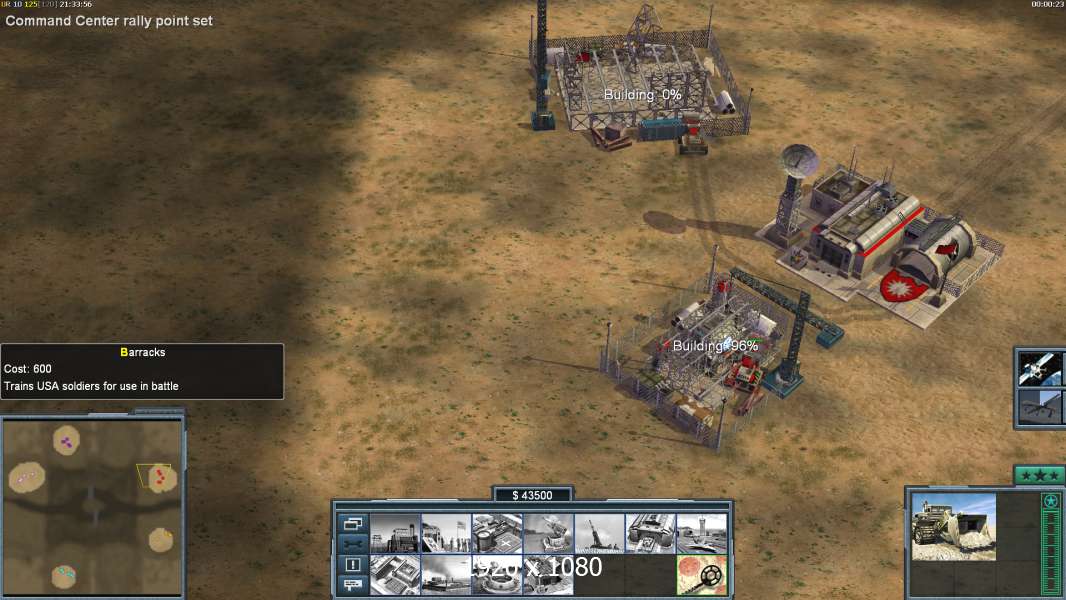Pick the howitzer Fire Base build icon
Image resolution: width=1066 pixels, height=600 pixels.
click(x=599, y=533)
